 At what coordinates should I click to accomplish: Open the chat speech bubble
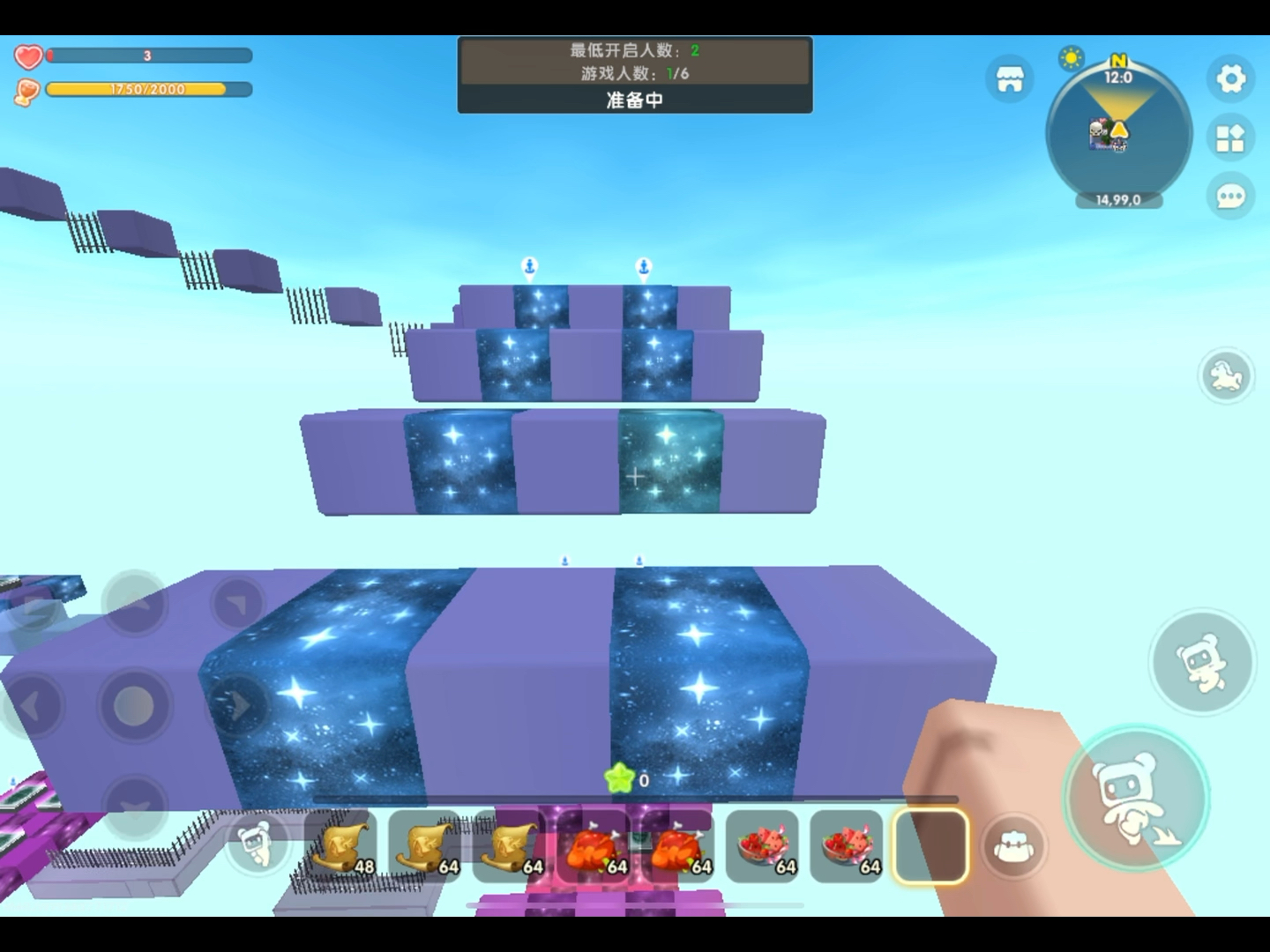pyautogui.click(x=1231, y=196)
